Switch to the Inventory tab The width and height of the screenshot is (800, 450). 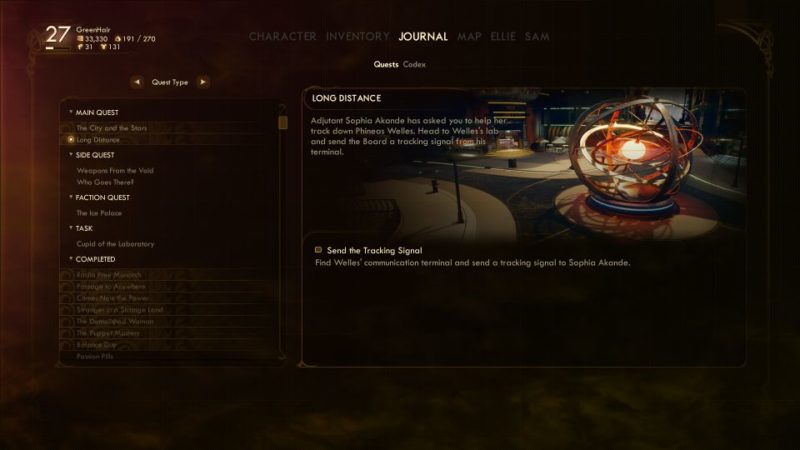[357, 37]
